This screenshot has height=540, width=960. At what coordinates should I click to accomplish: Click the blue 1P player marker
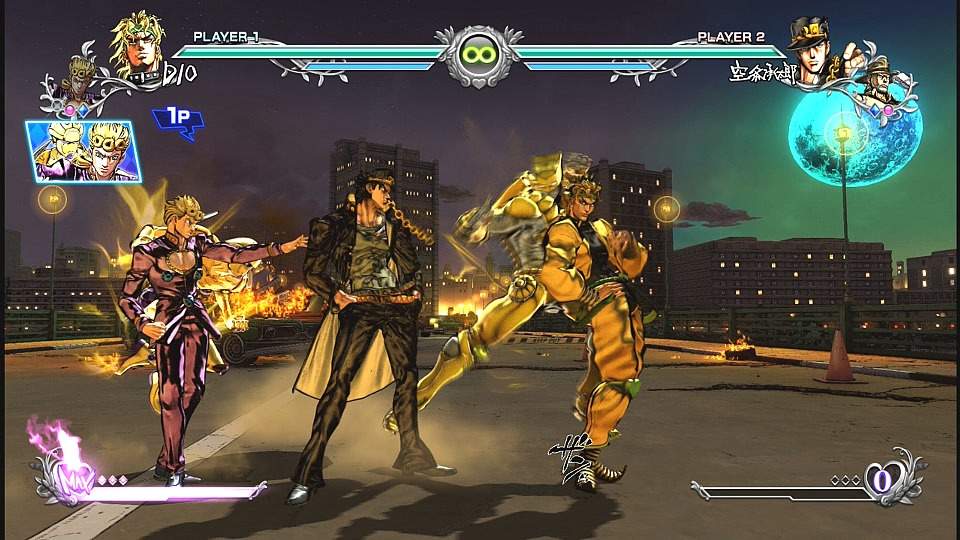click(x=177, y=119)
